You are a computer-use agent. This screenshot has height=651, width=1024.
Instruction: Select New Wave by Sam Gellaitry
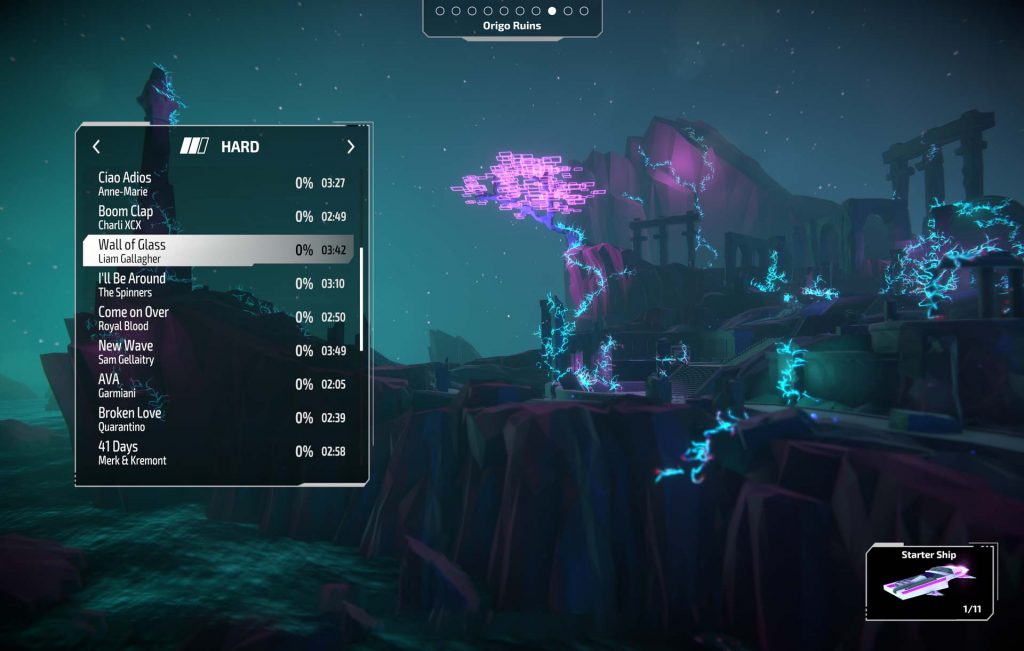[218, 351]
